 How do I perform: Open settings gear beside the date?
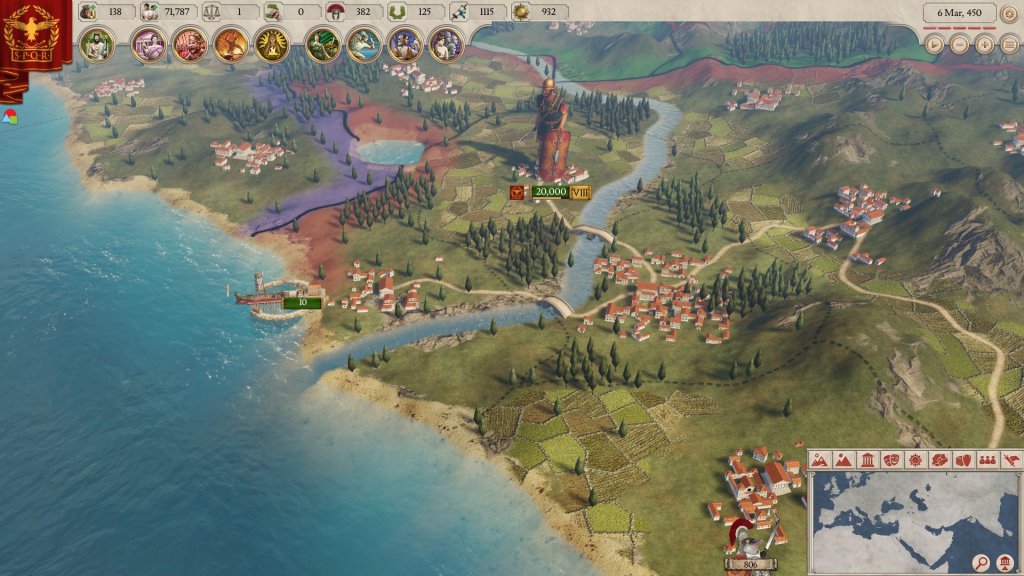pyautogui.click(x=1010, y=13)
